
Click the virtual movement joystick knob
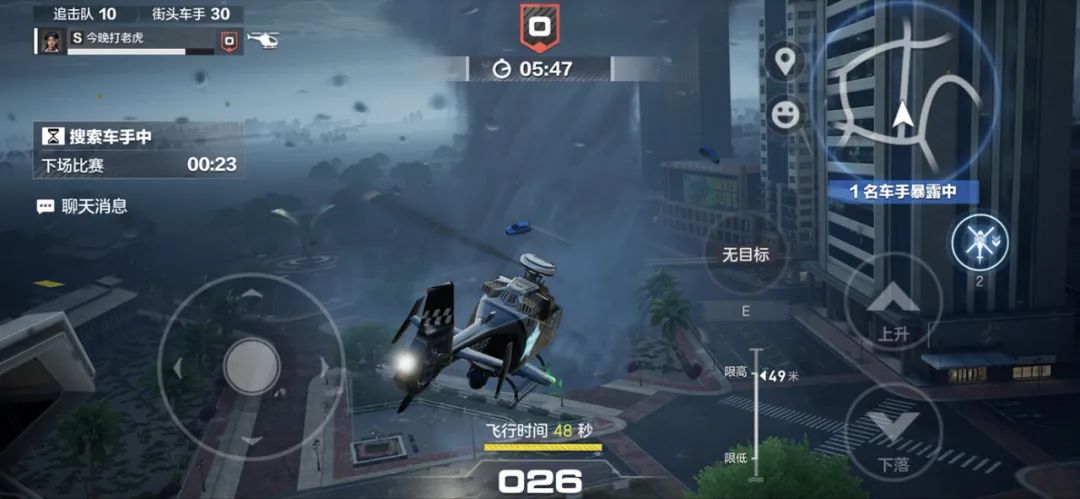251,366
